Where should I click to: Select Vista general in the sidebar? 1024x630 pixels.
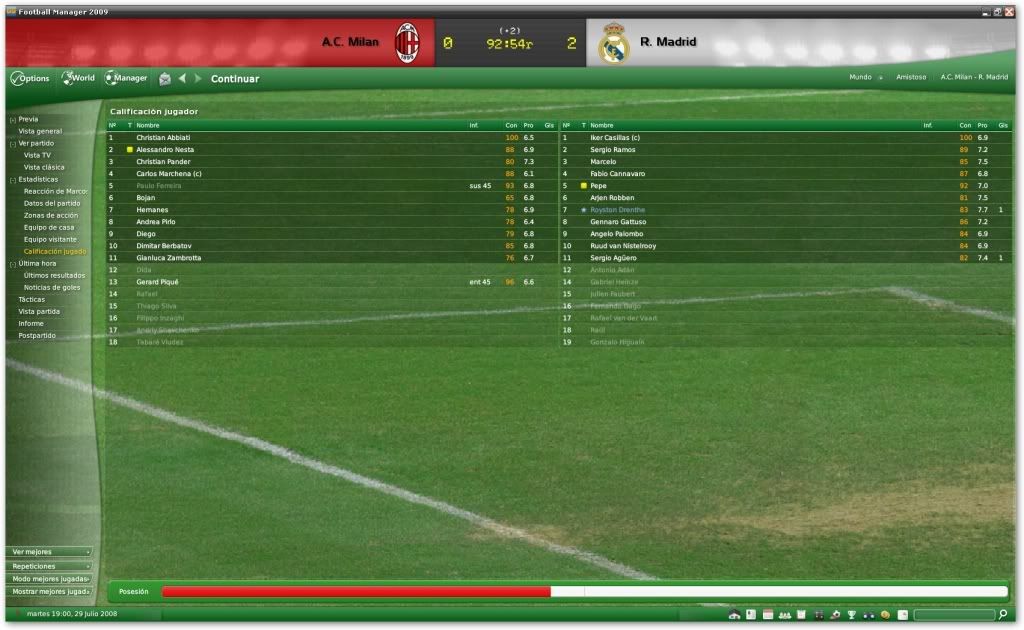pos(40,131)
